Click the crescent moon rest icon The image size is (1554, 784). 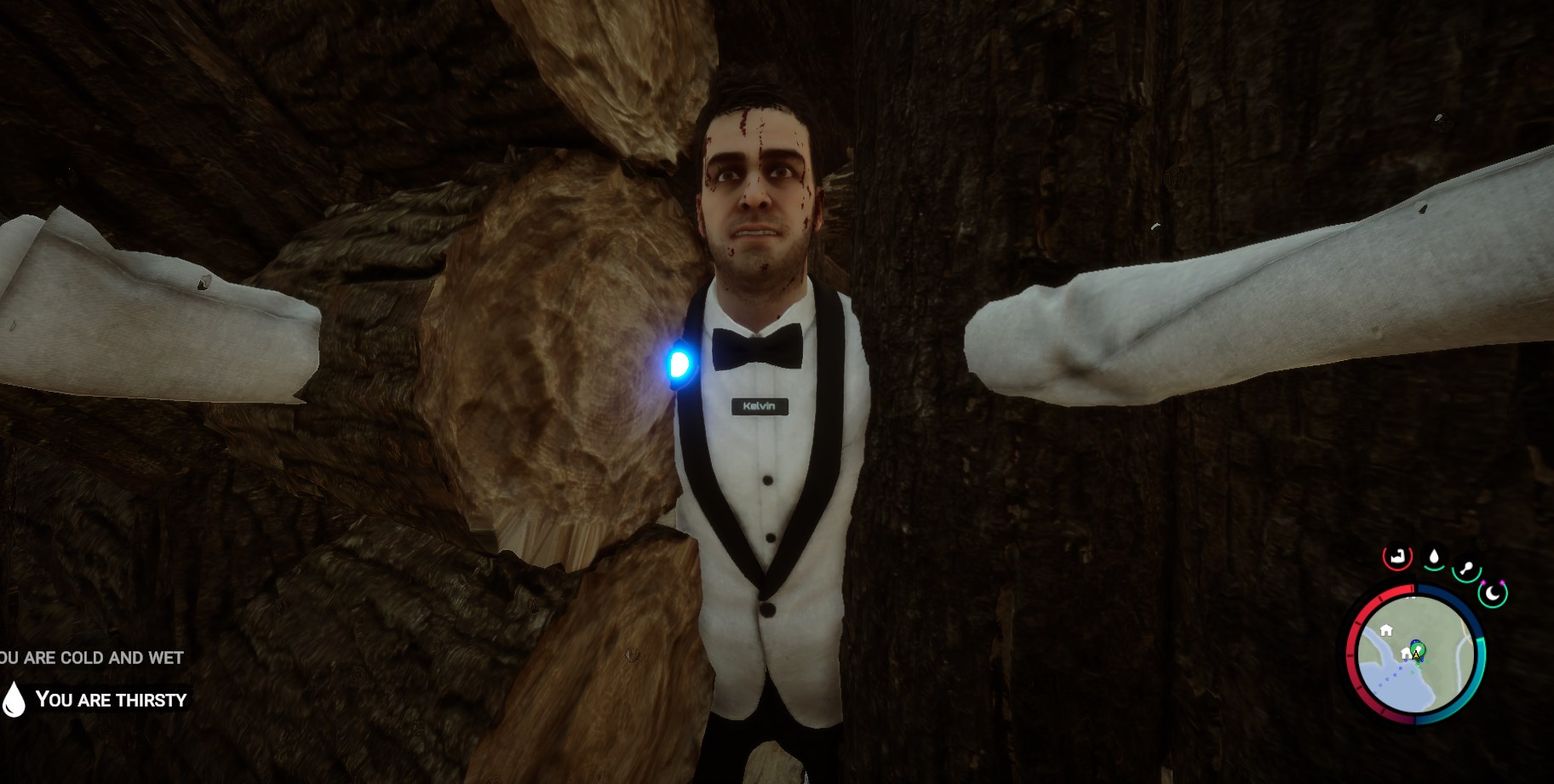point(1493,593)
